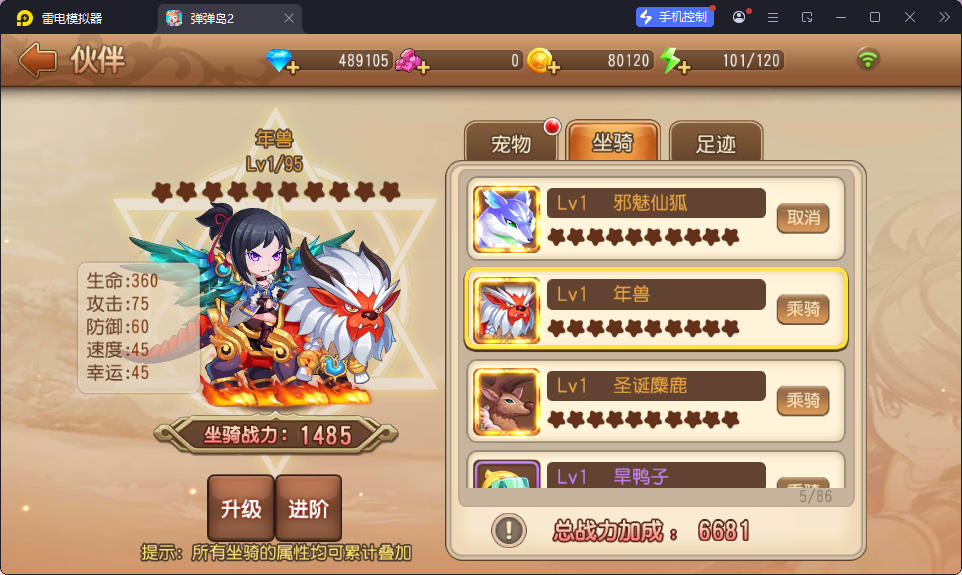Tap 乘骑 for the 年兽 mount
Viewport: 962px width, 575px height.
(803, 309)
